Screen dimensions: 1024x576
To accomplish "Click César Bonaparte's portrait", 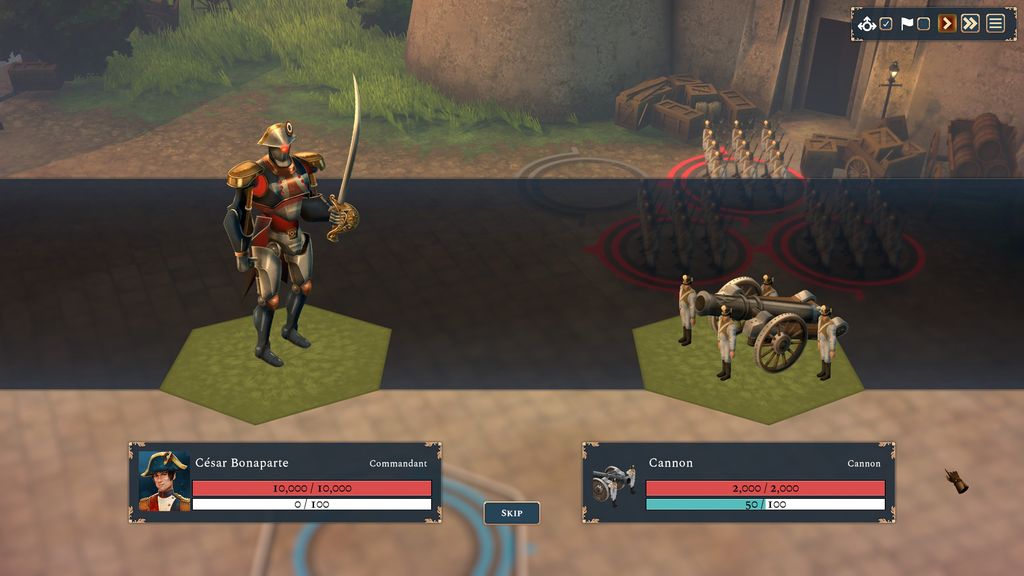I will click(164, 481).
